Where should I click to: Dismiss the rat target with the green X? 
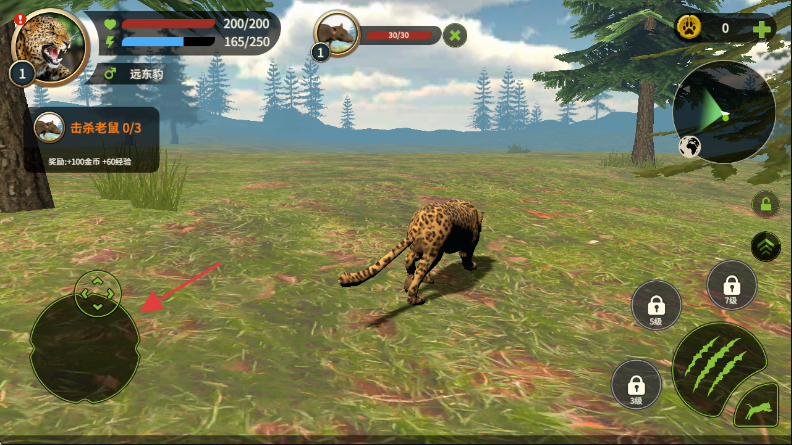455,35
